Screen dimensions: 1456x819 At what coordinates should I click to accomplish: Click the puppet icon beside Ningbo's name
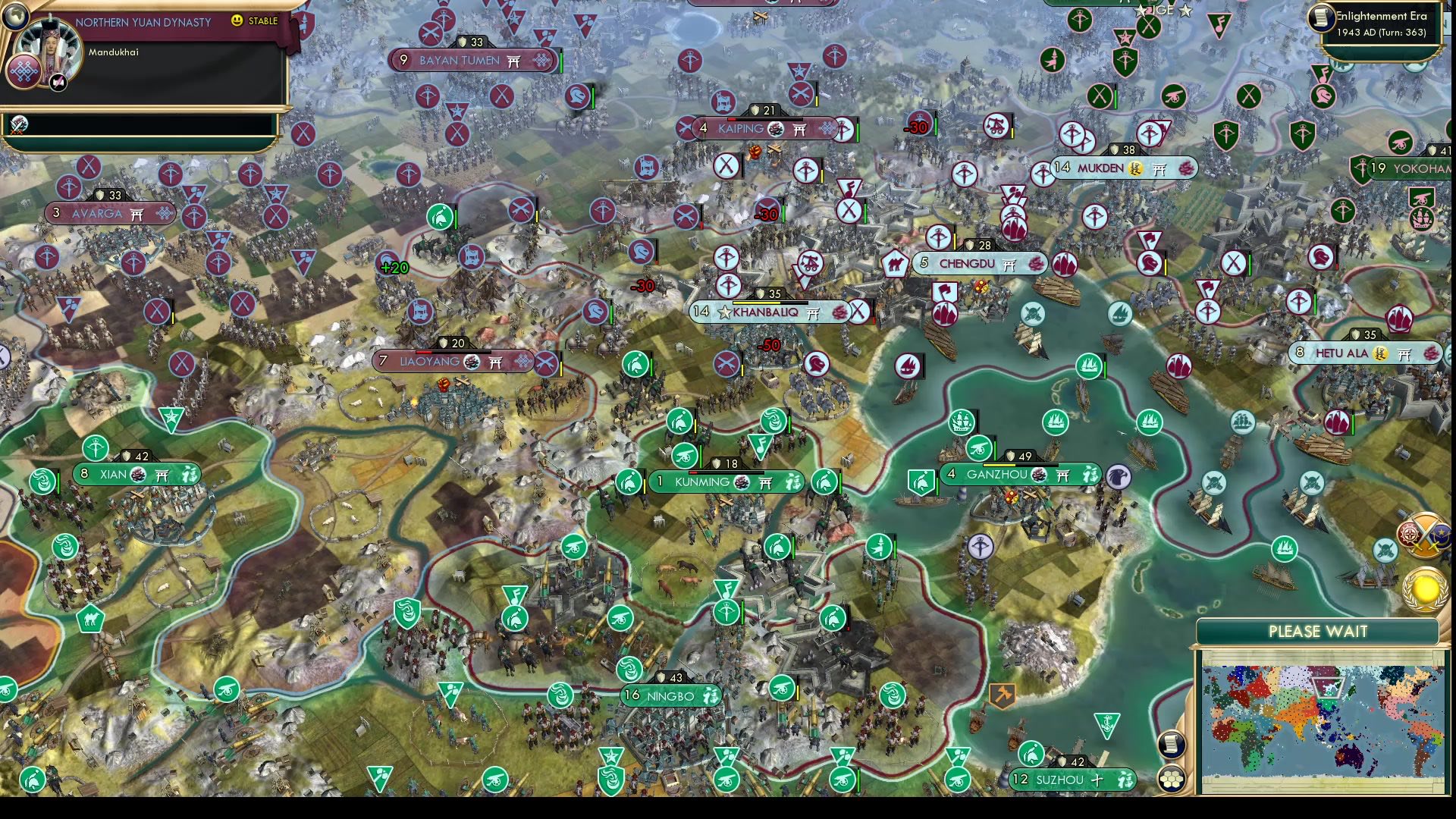(x=709, y=695)
